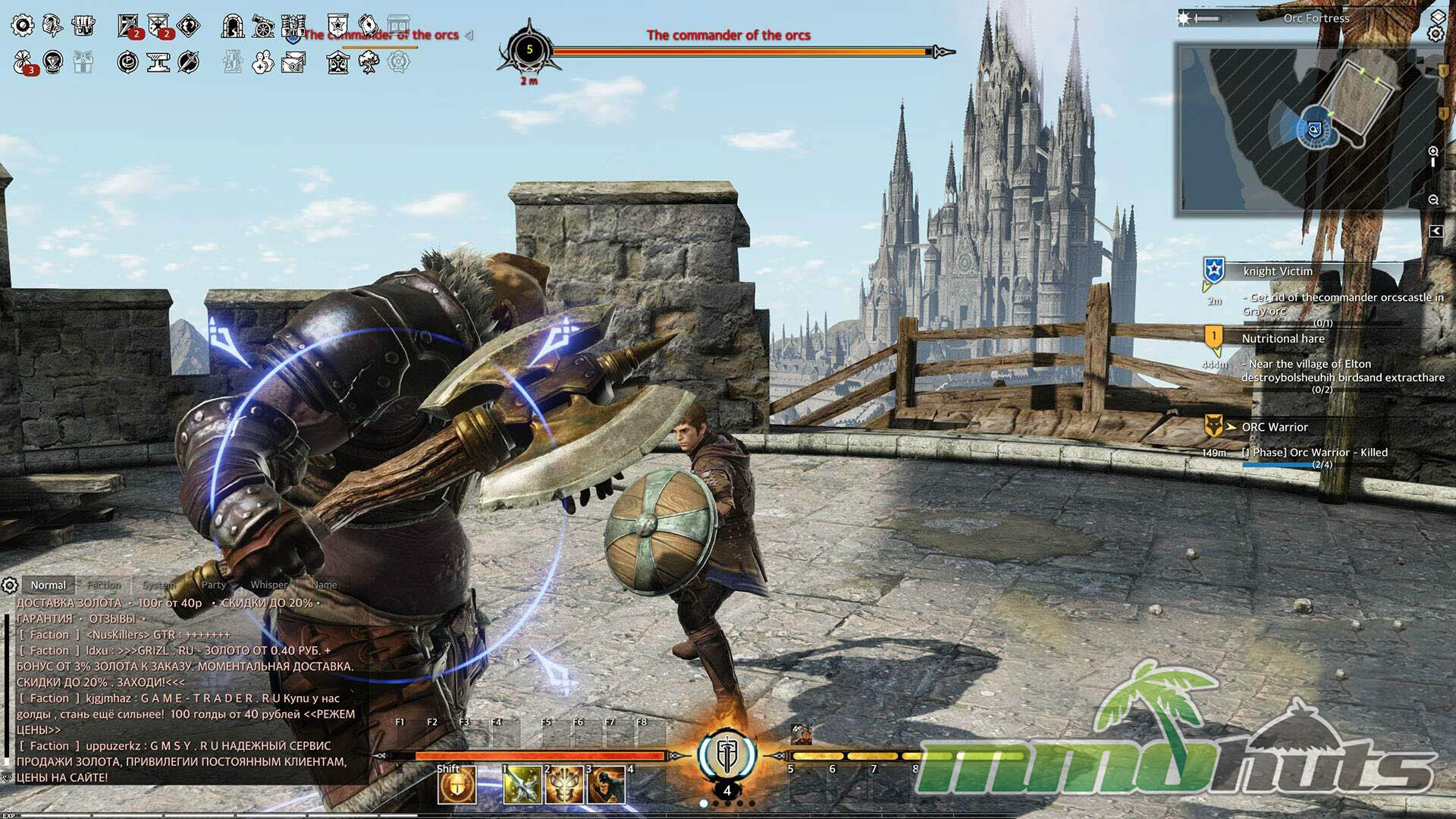Image resolution: width=1456 pixels, height=819 pixels.
Task: Click the money bag icon with badge 3
Action: [24, 62]
